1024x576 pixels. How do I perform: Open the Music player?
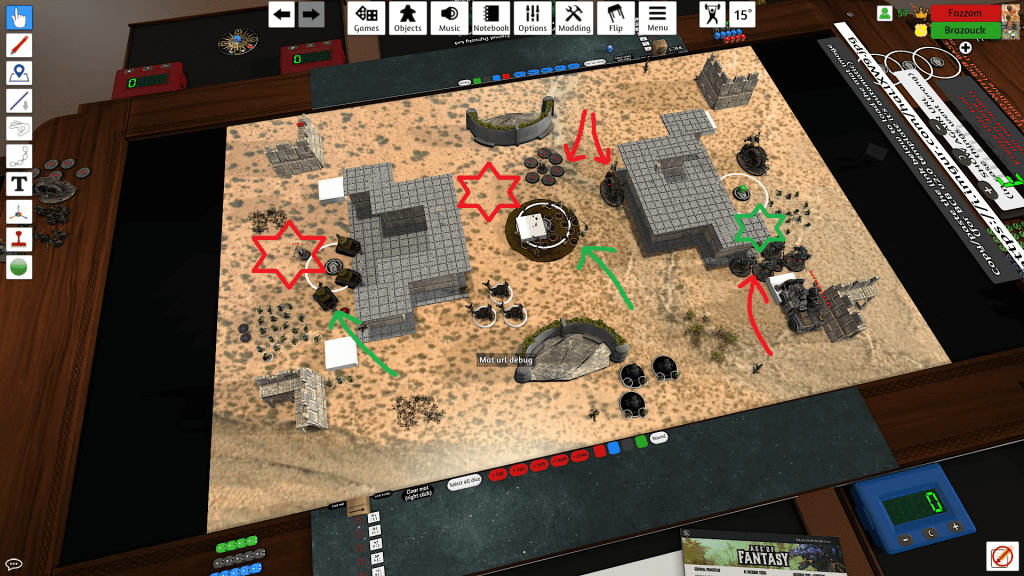tap(450, 17)
